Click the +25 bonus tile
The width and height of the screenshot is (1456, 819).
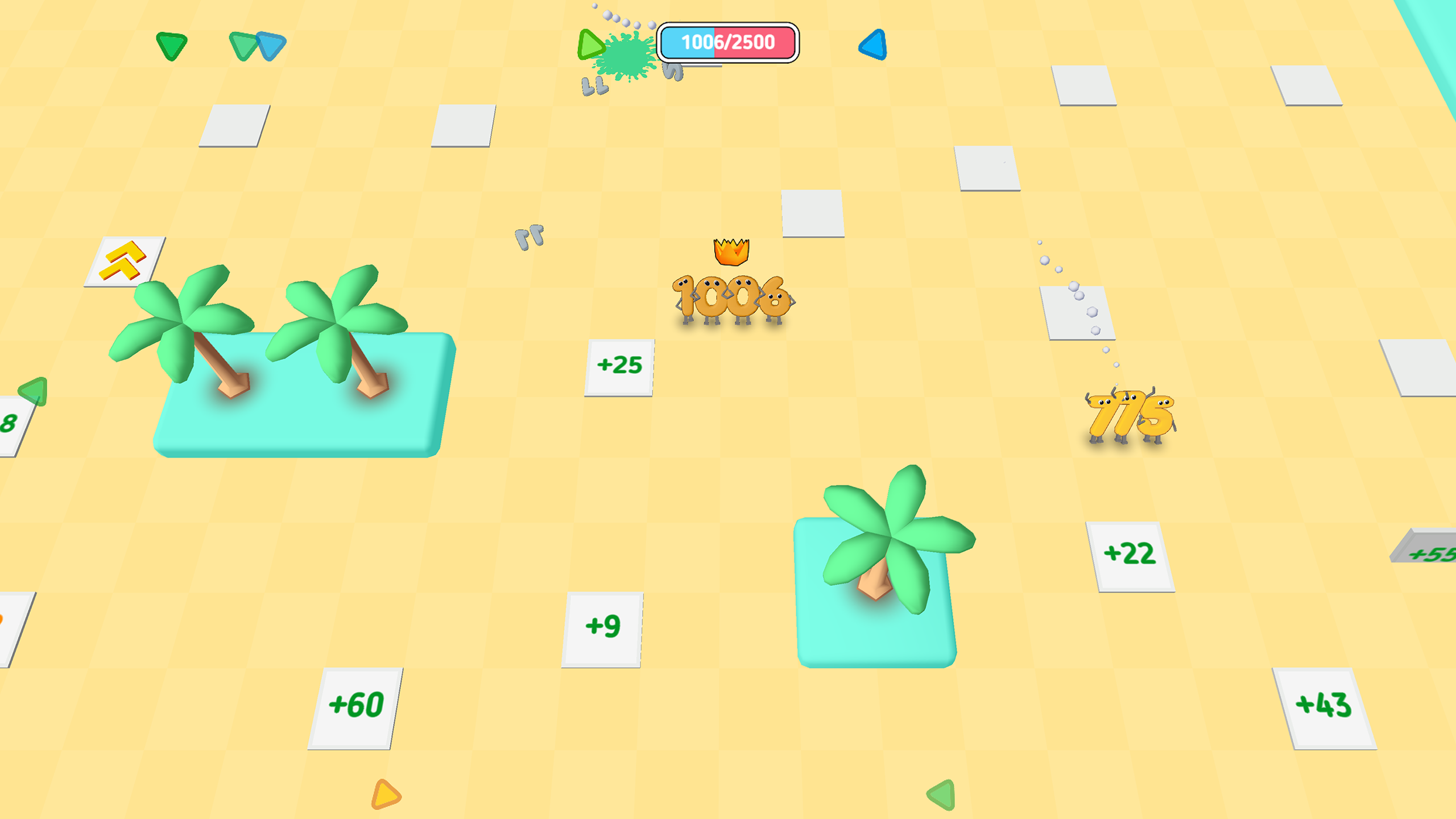tap(622, 366)
